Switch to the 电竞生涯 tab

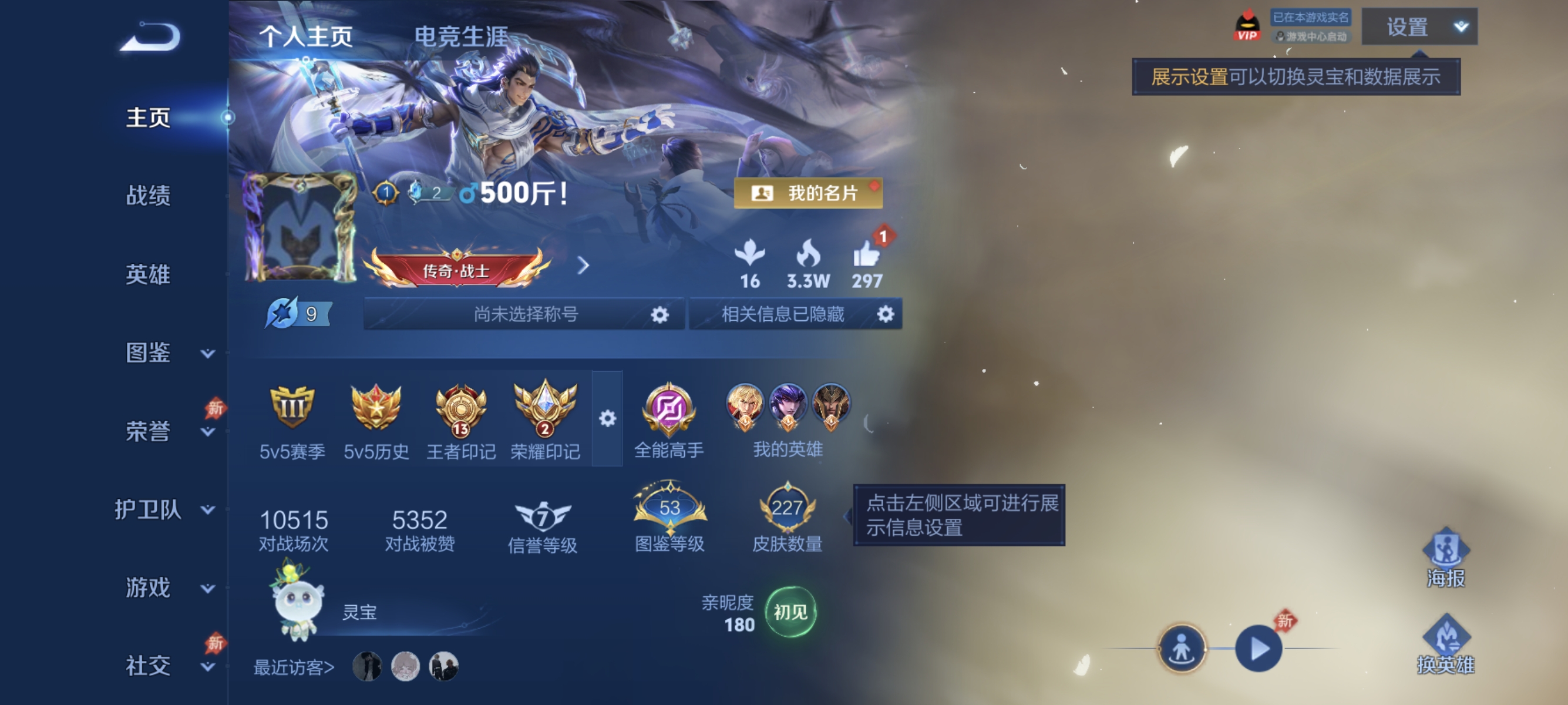click(463, 36)
